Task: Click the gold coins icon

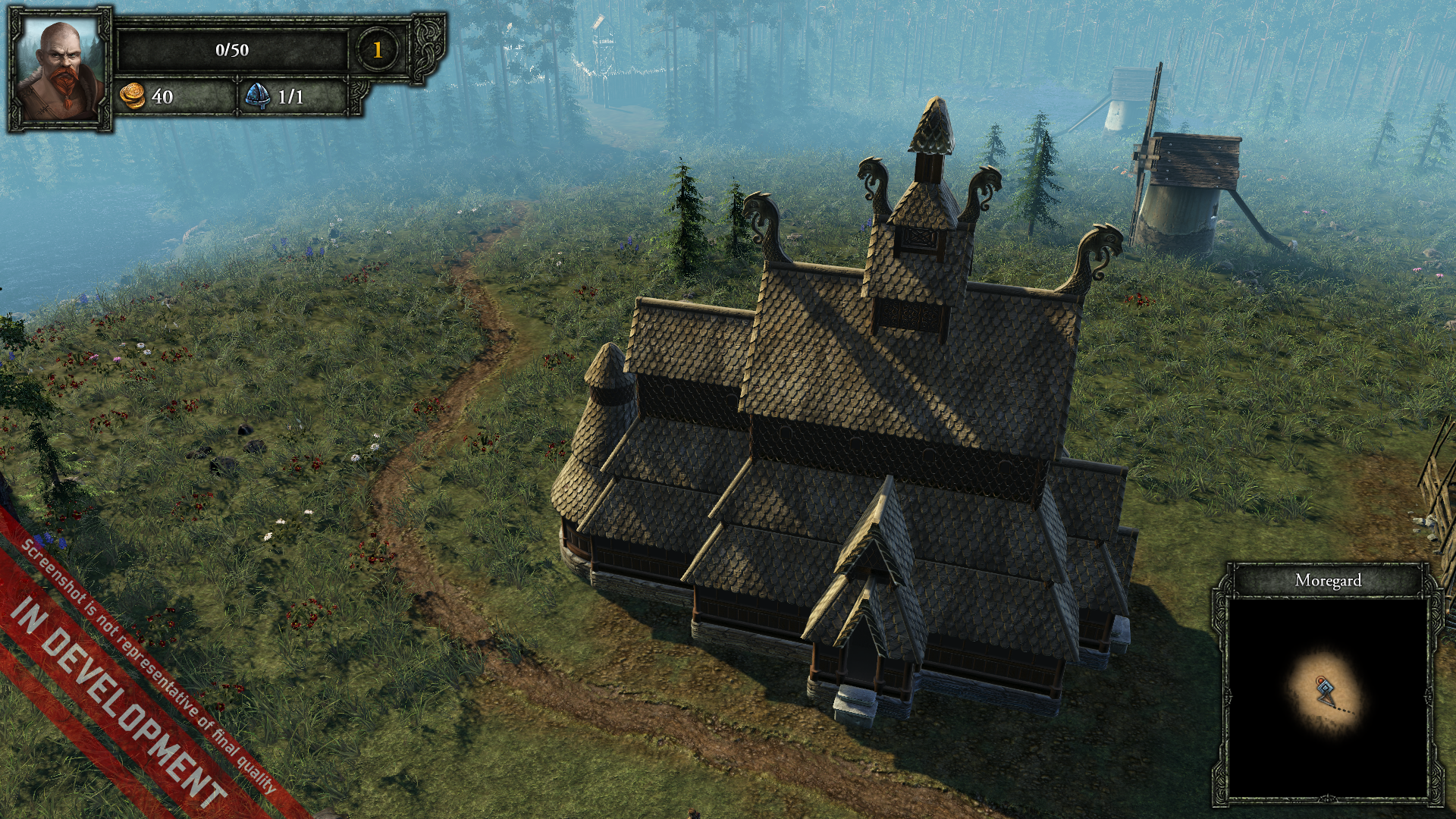Action: [x=133, y=96]
